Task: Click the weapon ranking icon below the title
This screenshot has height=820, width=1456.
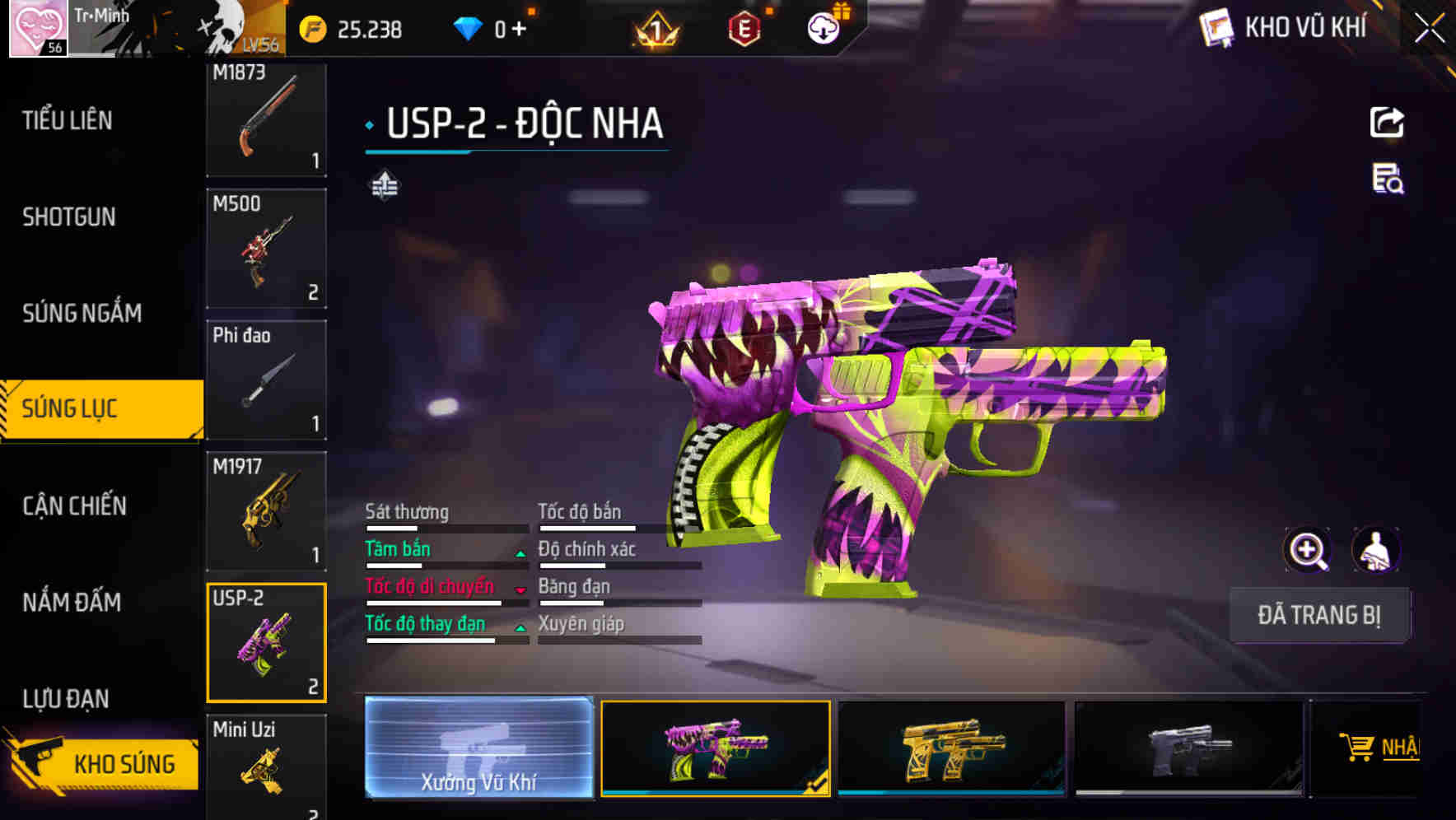Action: tap(385, 186)
